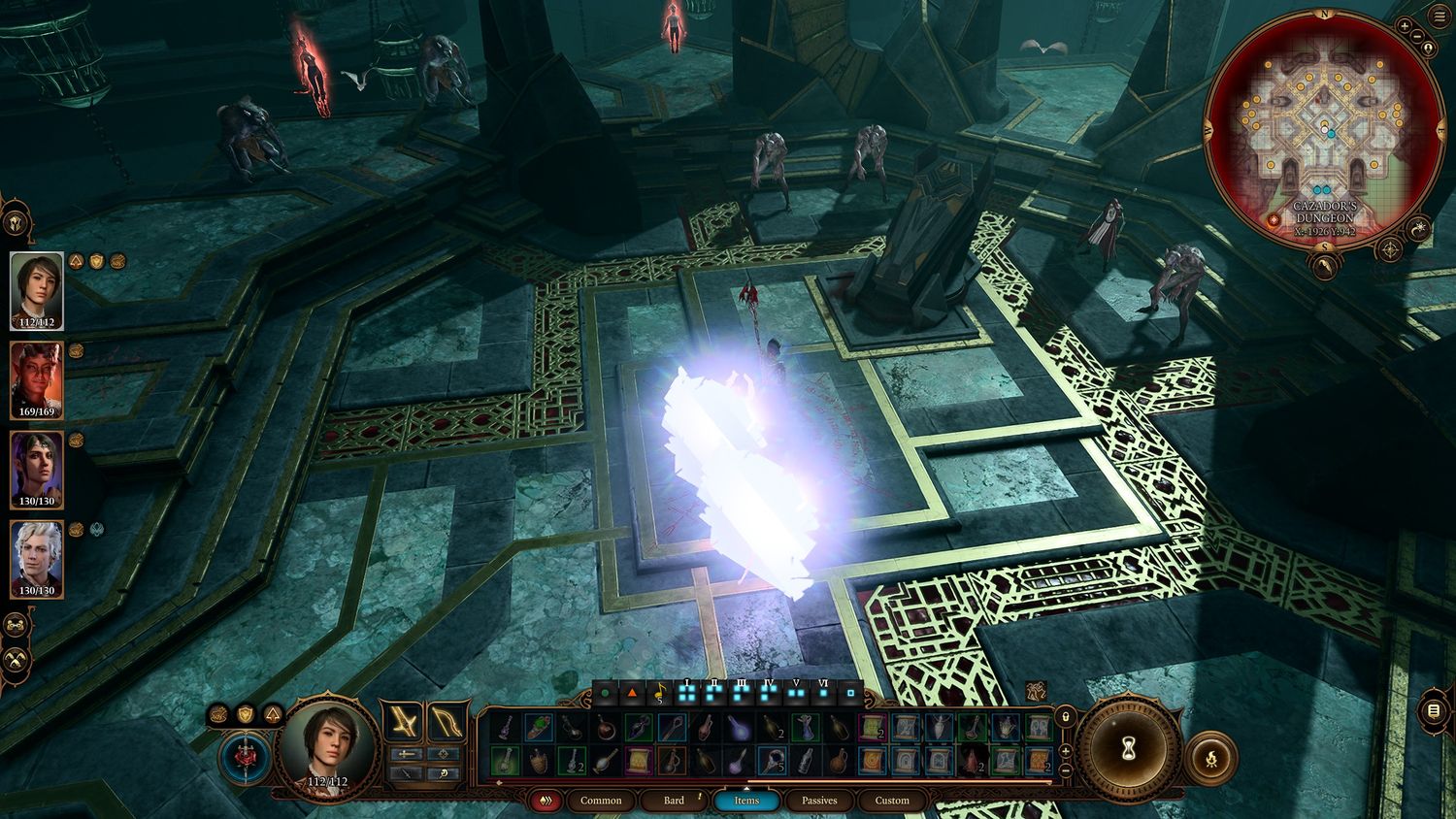Click the end turn hourglass button

[1129, 749]
